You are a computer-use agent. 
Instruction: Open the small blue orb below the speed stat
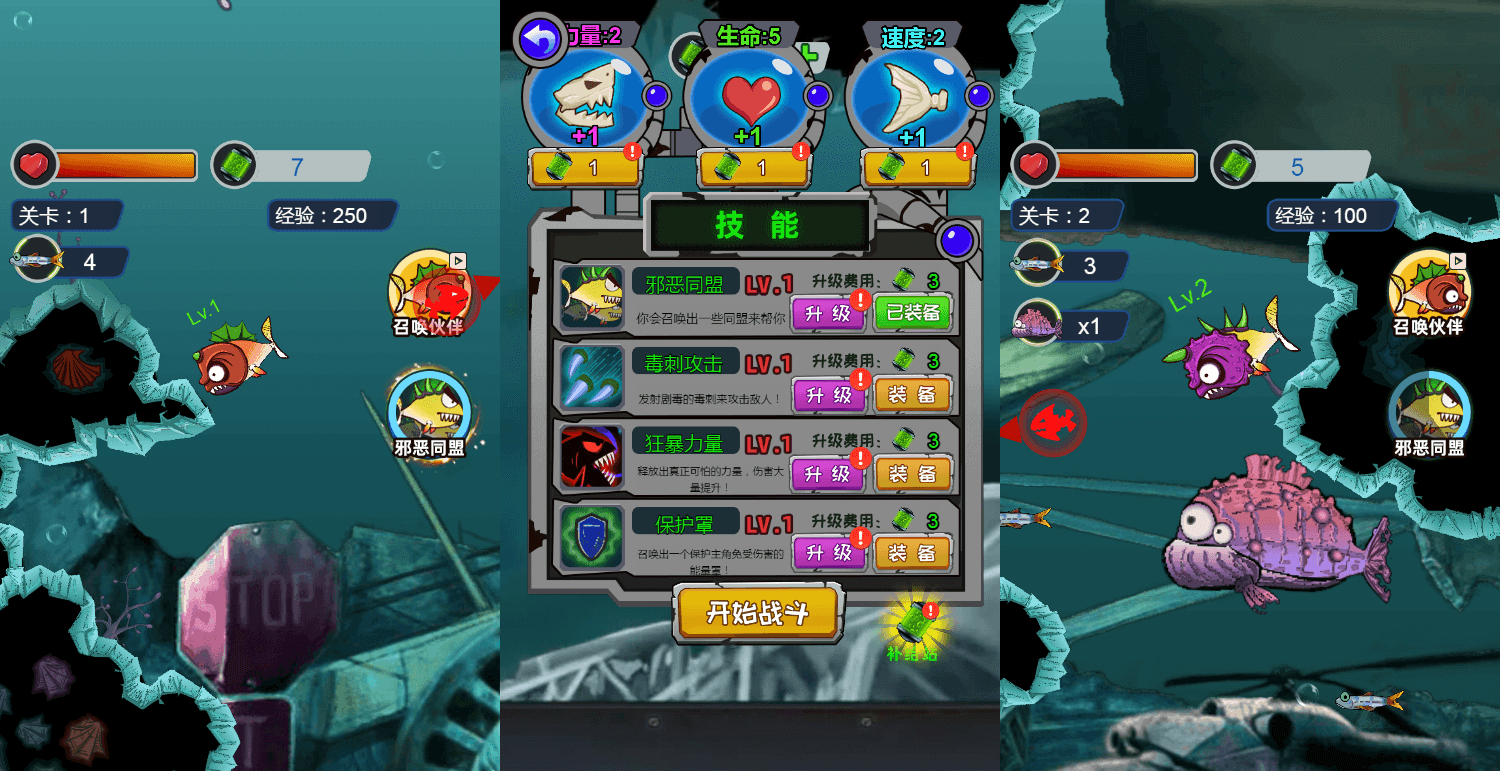point(957,240)
